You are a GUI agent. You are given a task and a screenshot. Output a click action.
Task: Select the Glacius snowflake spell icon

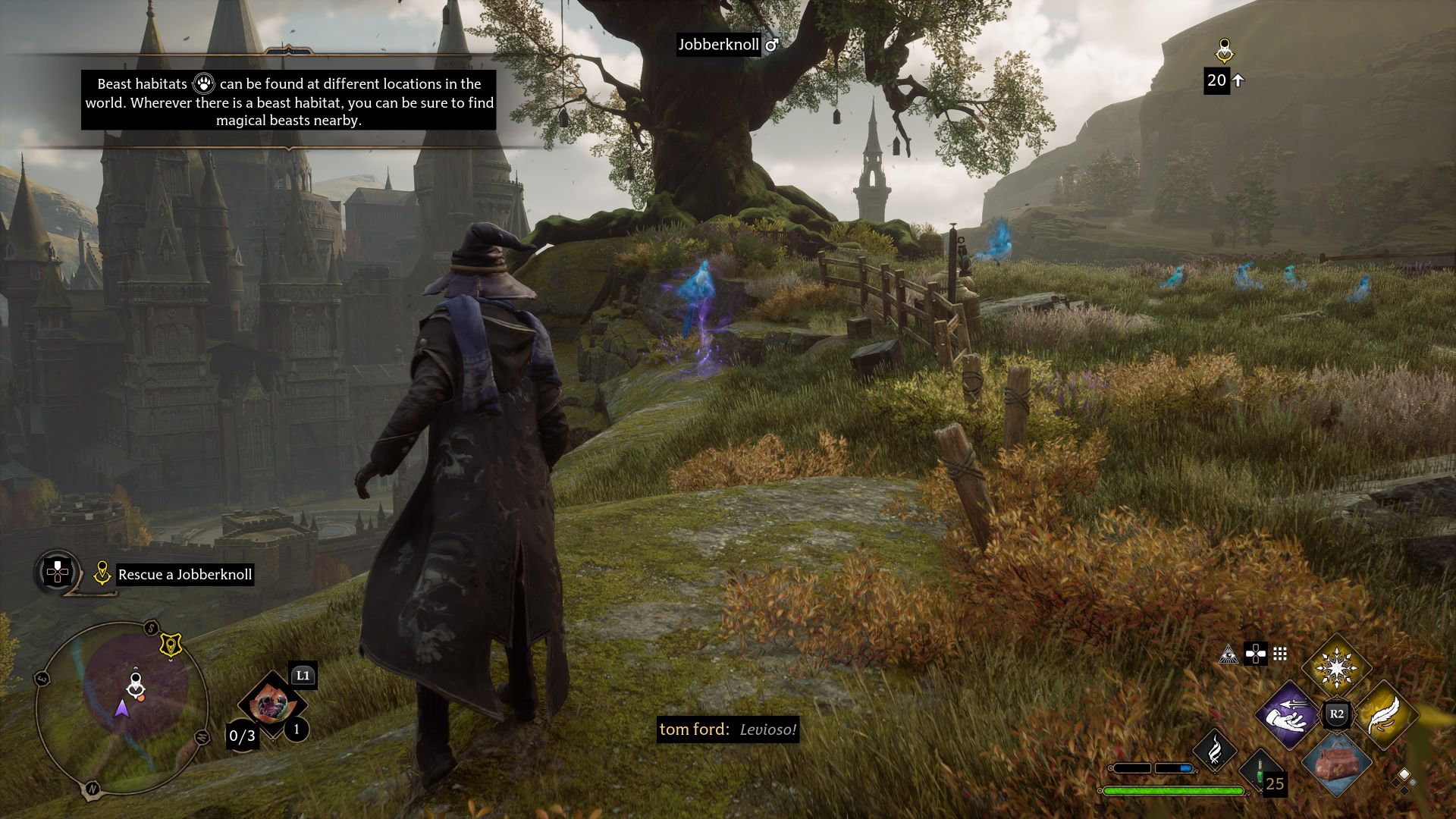[x=1336, y=668]
